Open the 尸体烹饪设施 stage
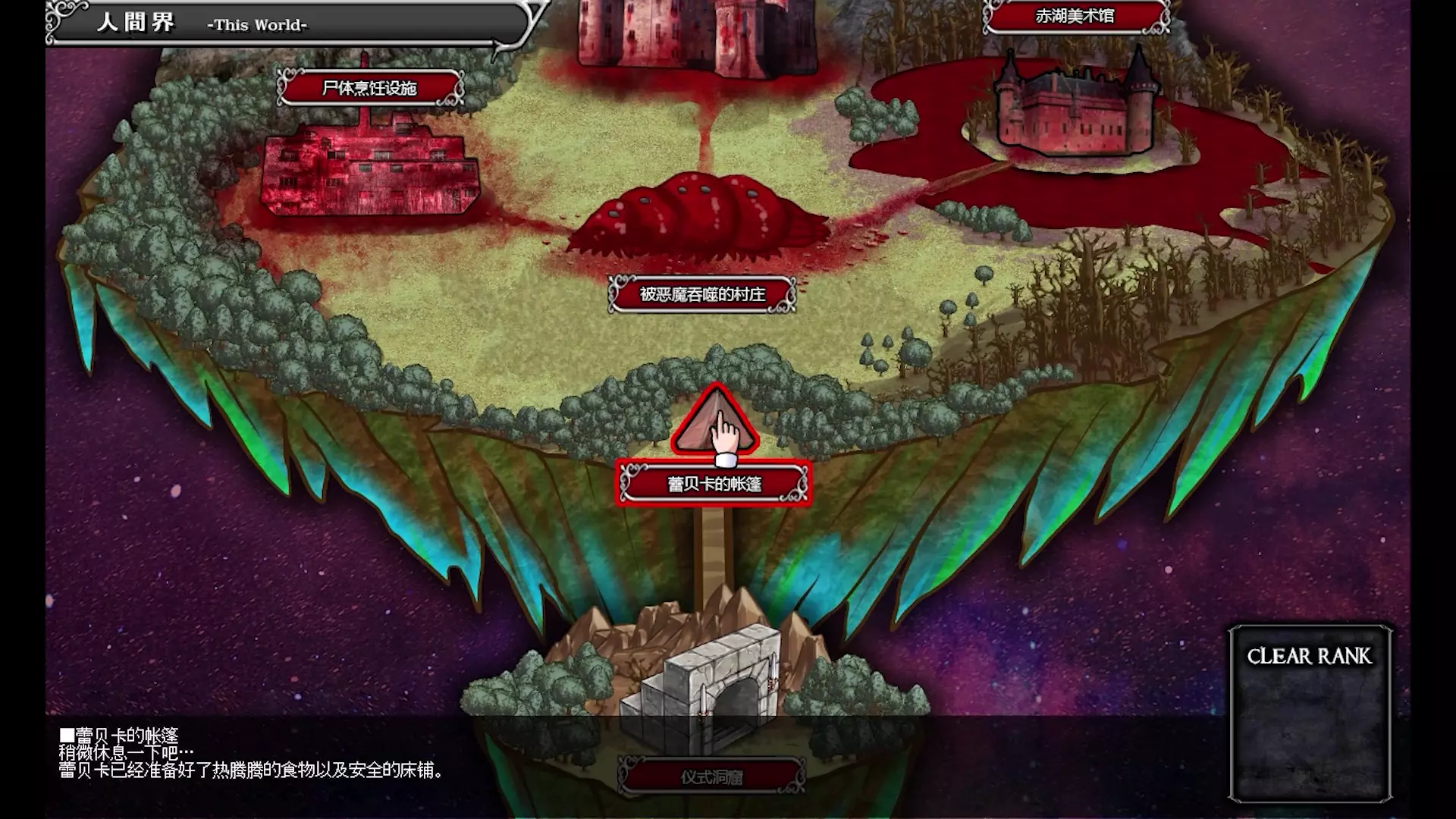This screenshot has height=819, width=1456. coord(369,89)
